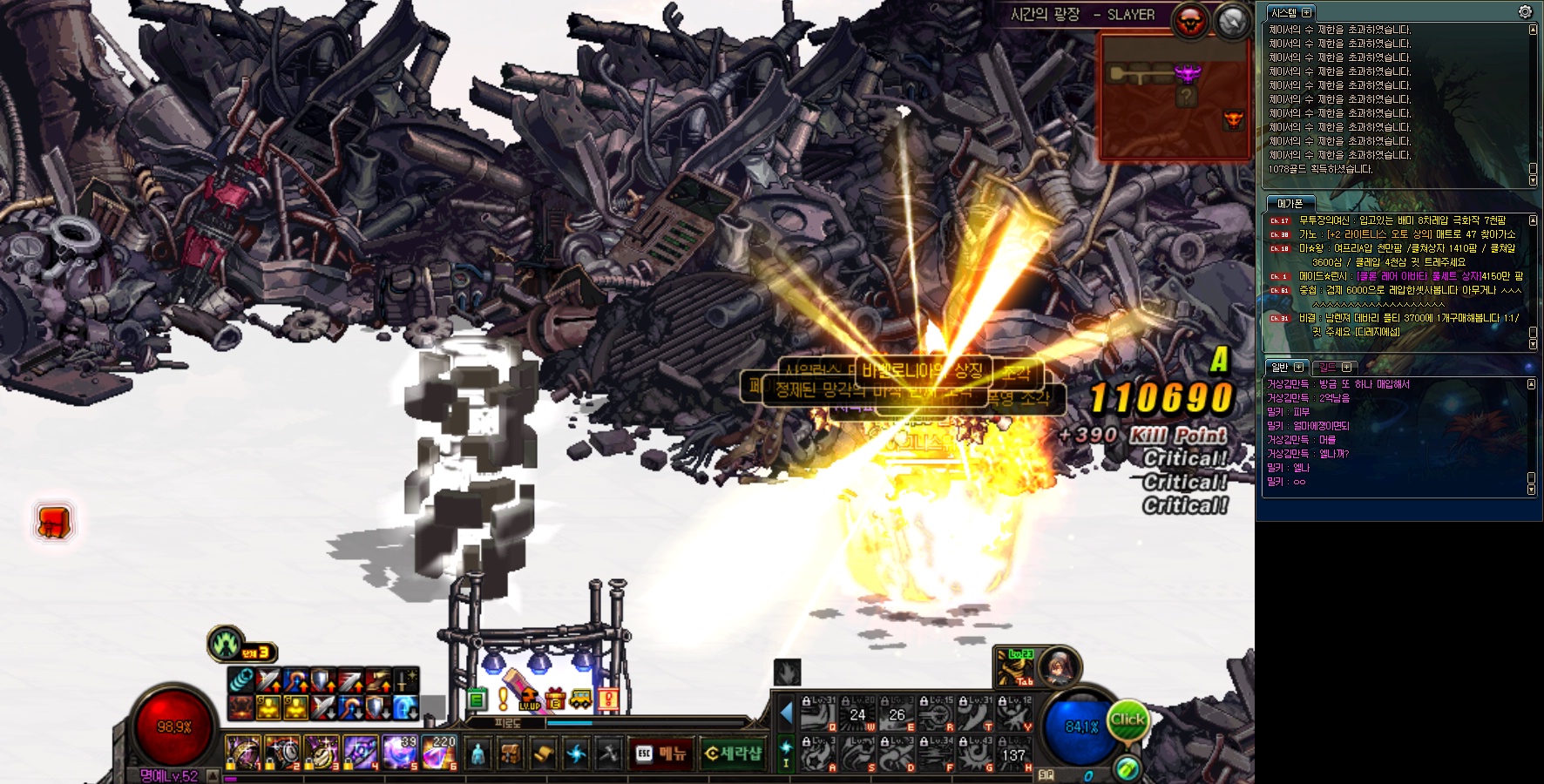The width and height of the screenshot is (1544, 784).
Task: Click the blue skill bar arrow
Action: pyautogui.click(x=786, y=713)
